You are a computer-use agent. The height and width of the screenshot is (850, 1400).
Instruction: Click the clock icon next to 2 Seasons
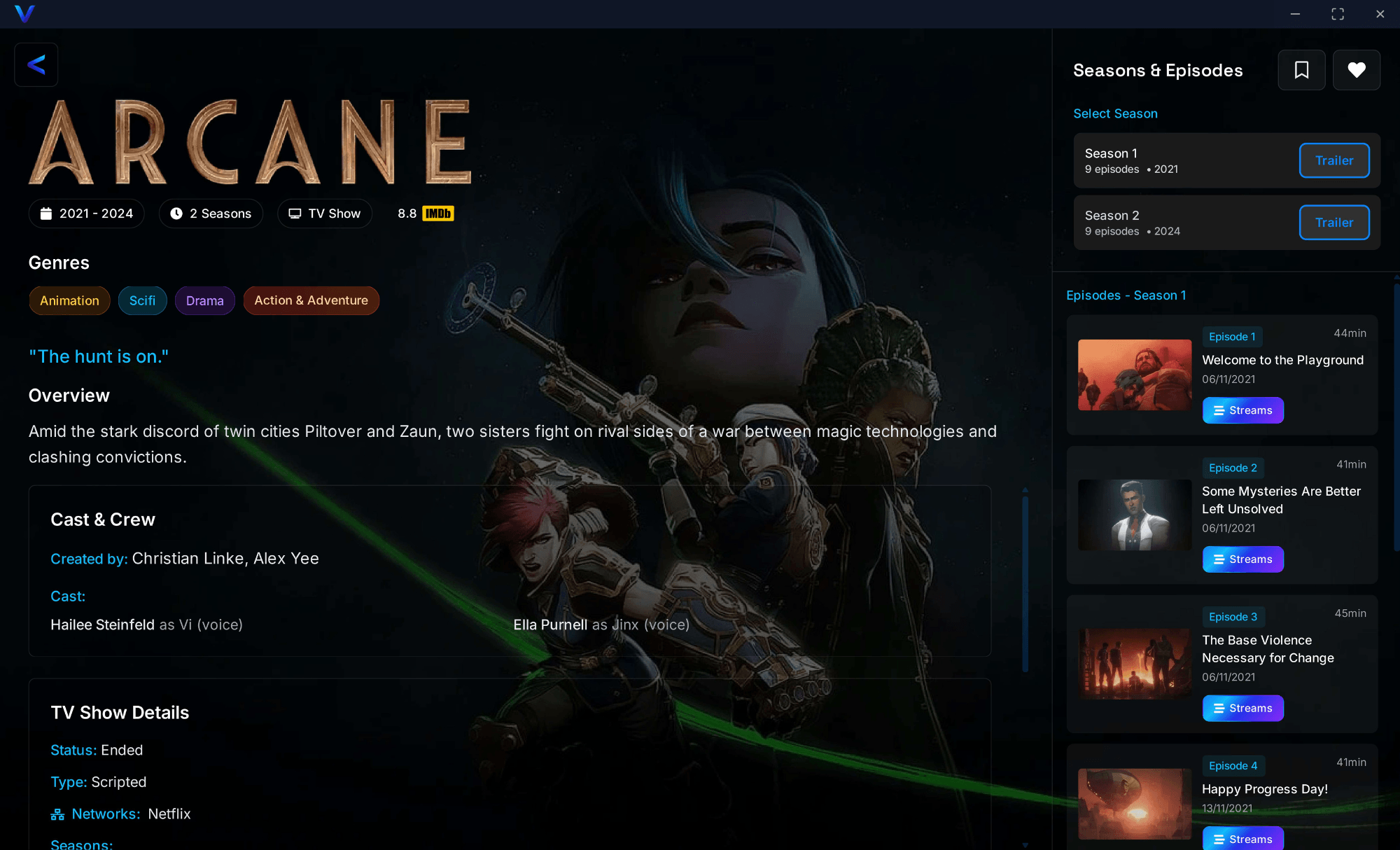tap(176, 213)
